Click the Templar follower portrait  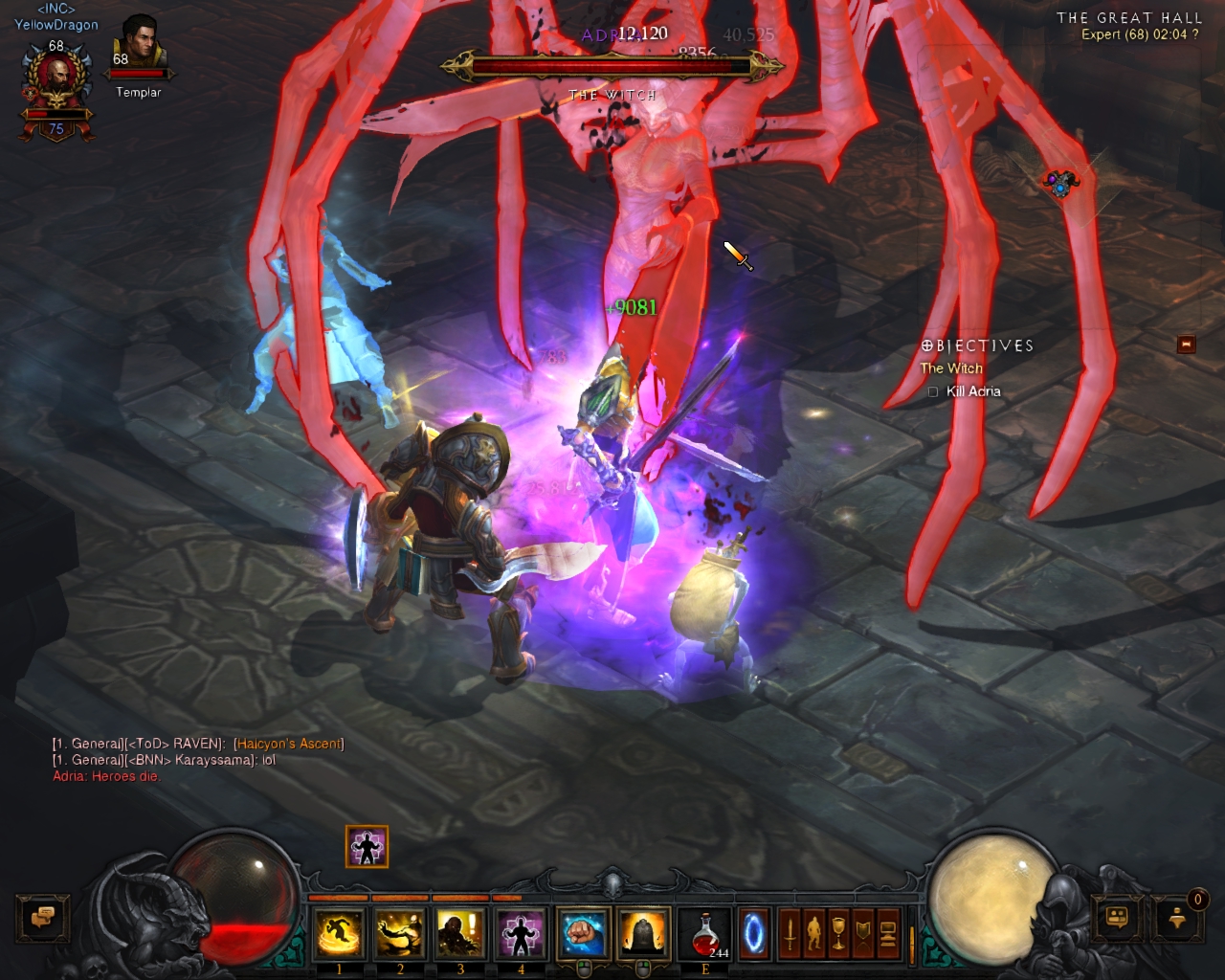pos(139,48)
